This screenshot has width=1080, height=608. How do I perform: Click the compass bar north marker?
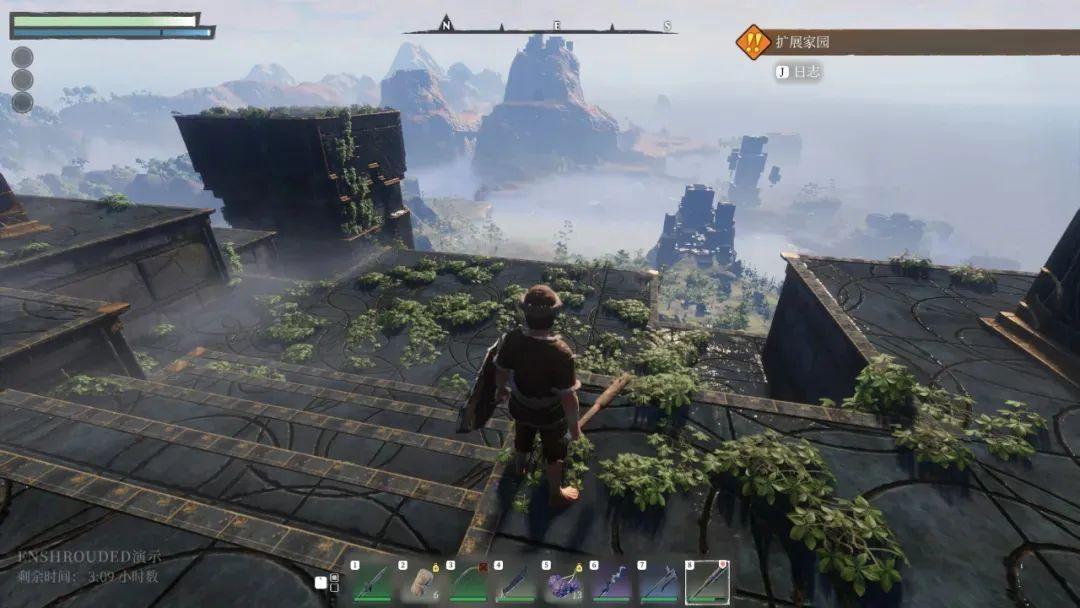tap(446, 26)
